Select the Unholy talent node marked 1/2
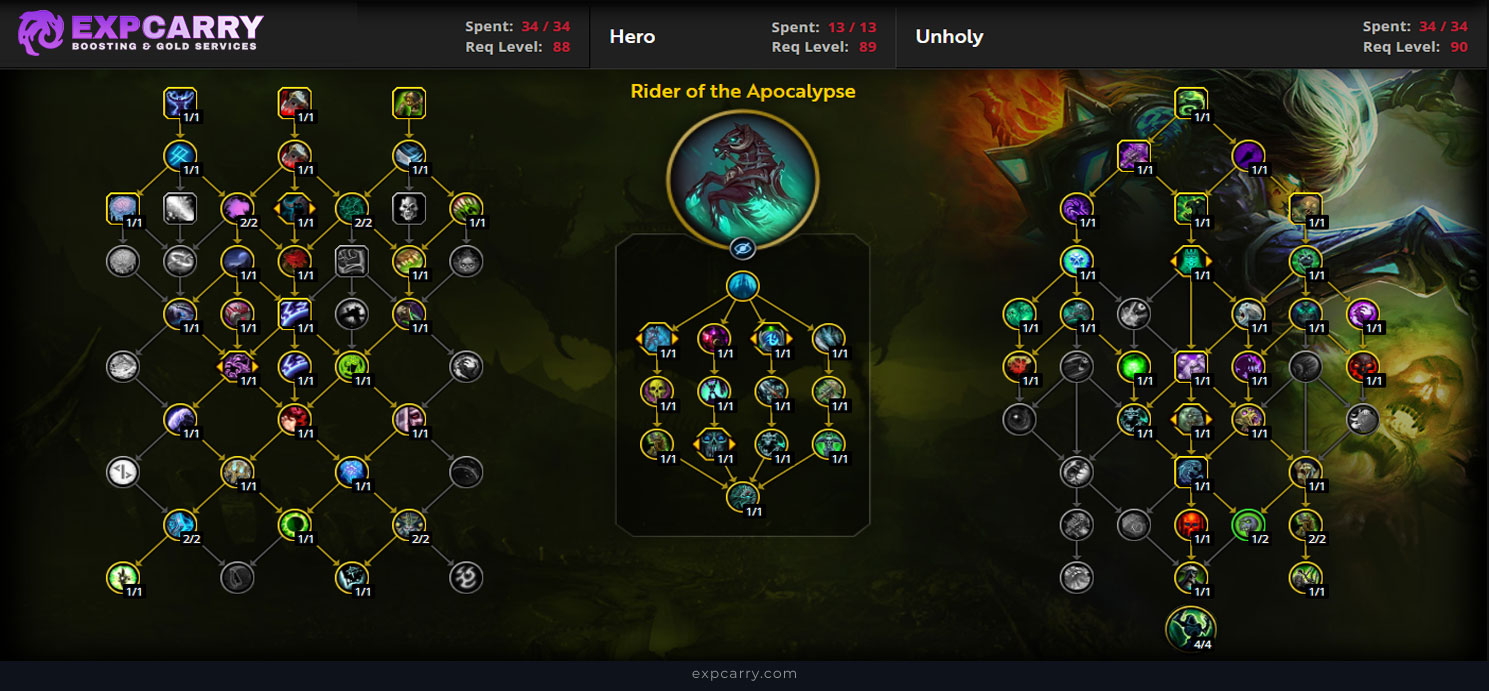This screenshot has width=1489, height=691. (x=1248, y=524)
